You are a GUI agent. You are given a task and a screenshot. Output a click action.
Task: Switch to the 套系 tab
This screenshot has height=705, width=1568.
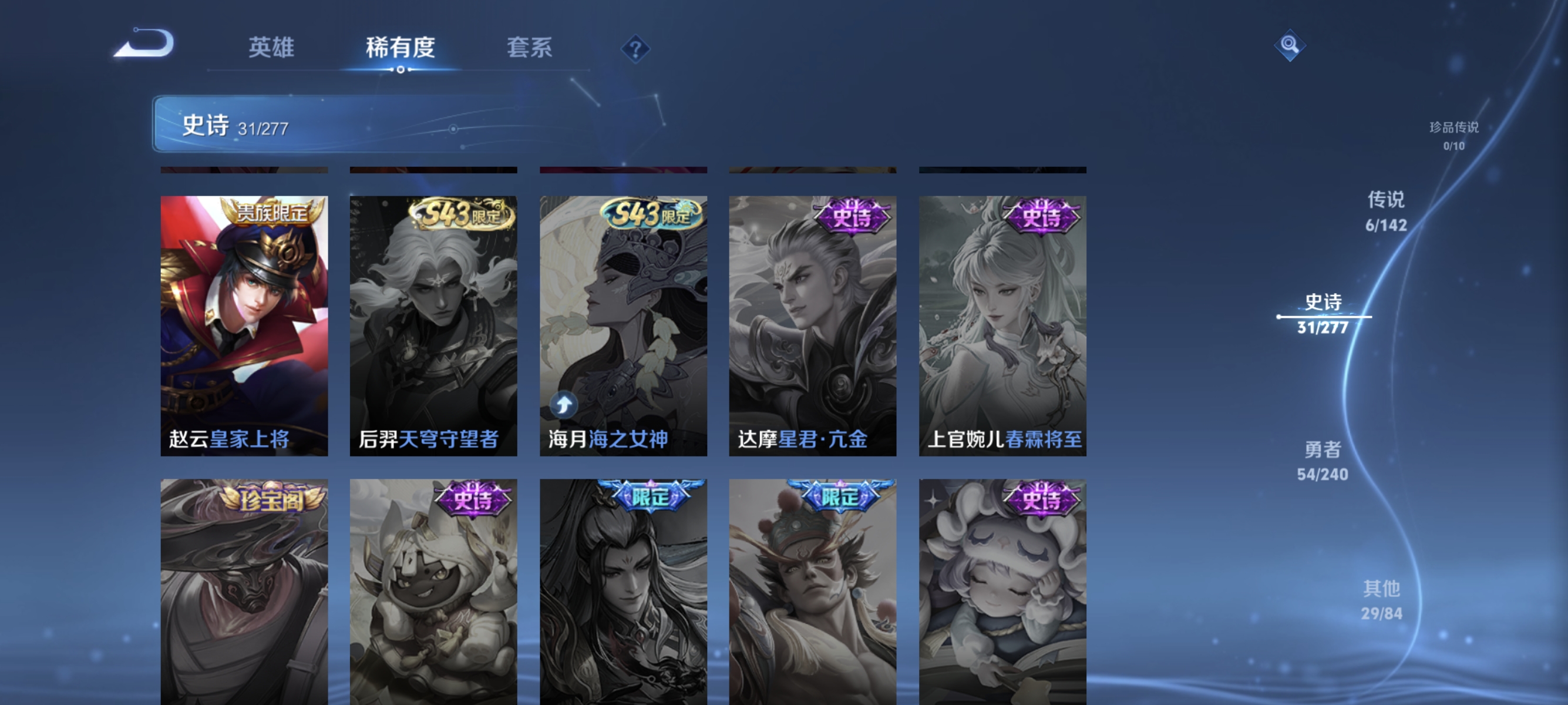530,48
